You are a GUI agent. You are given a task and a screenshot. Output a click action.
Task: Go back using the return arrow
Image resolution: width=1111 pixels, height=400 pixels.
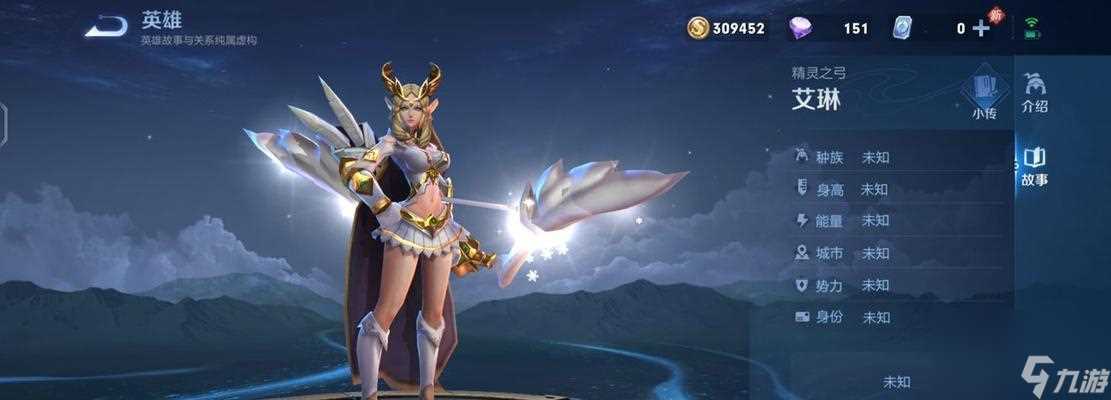pos(105,27)
